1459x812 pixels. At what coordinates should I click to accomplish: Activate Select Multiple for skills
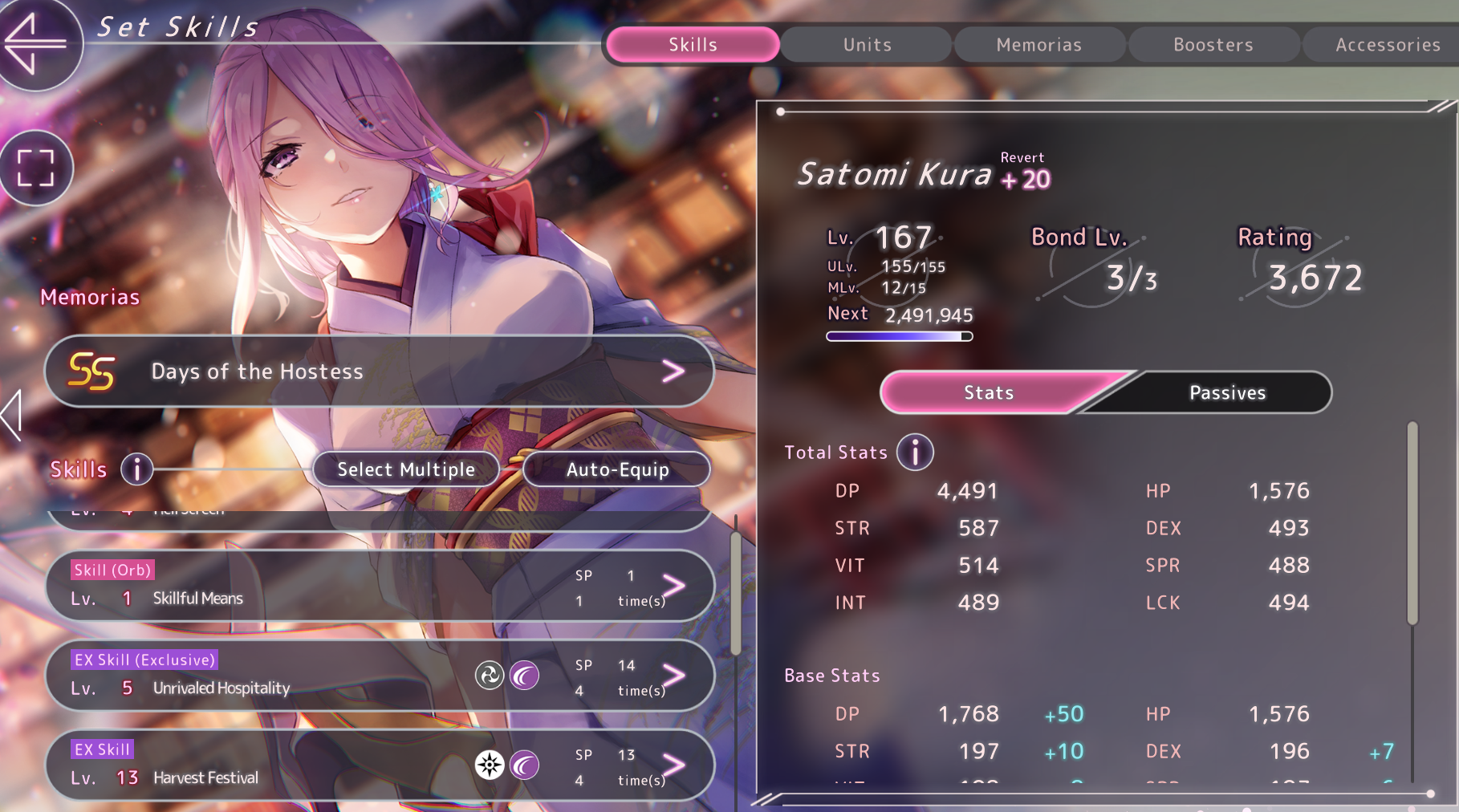coord(406,469)
